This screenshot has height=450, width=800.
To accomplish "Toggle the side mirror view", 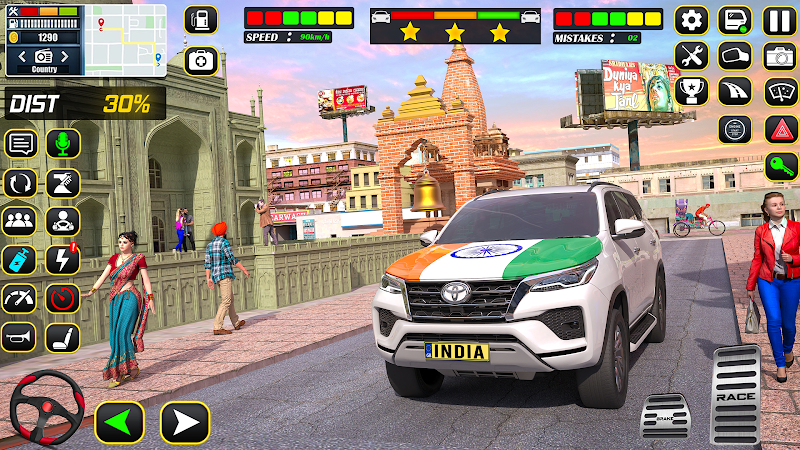I will pos(735,56).
